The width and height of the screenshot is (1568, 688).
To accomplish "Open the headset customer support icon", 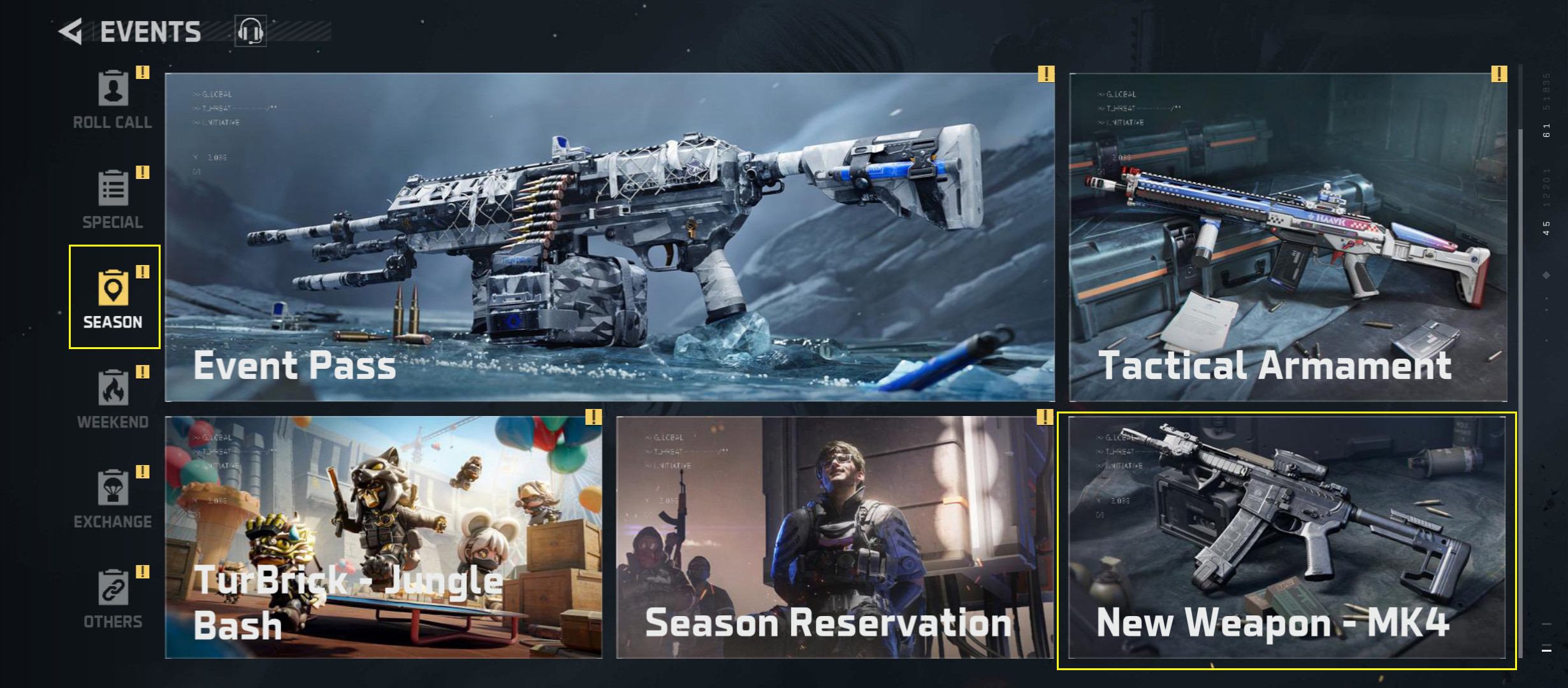I will click(x=250, y=31).
